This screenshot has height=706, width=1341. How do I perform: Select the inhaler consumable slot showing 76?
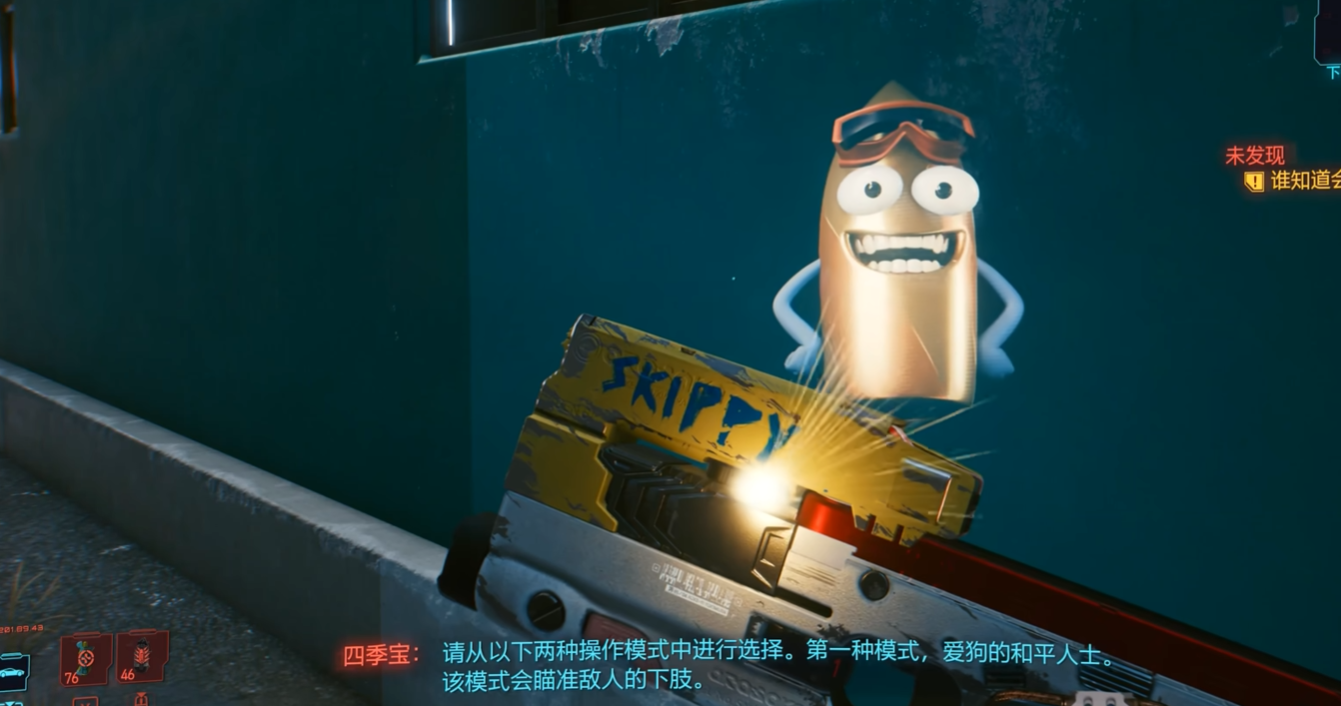(85, 660)
